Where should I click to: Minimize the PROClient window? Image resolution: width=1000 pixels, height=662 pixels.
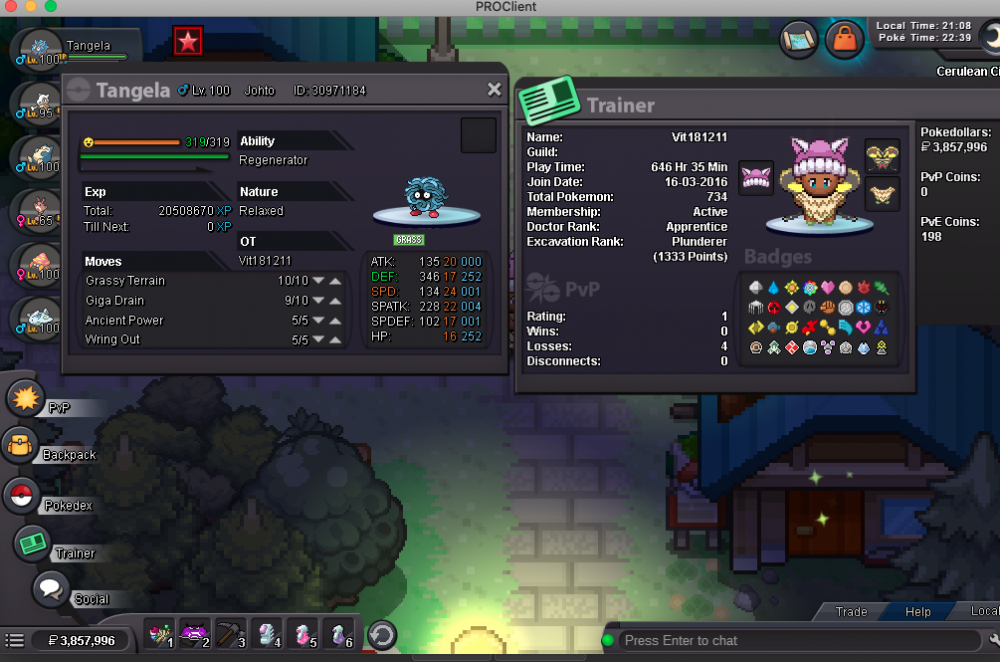pos(31,7)
